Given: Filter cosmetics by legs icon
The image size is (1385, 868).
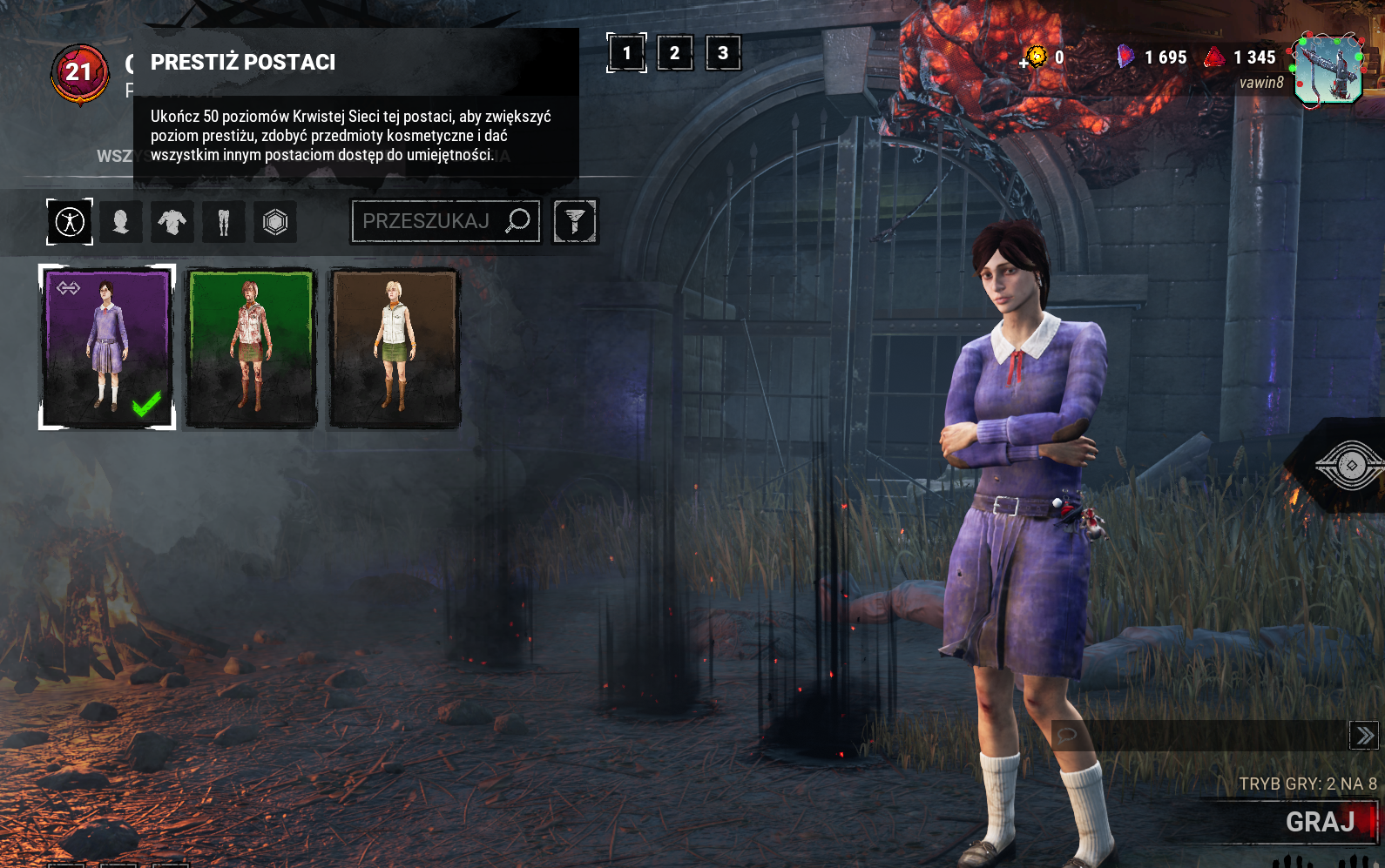Looking at the screenshot, I should [x=224, y=222].
